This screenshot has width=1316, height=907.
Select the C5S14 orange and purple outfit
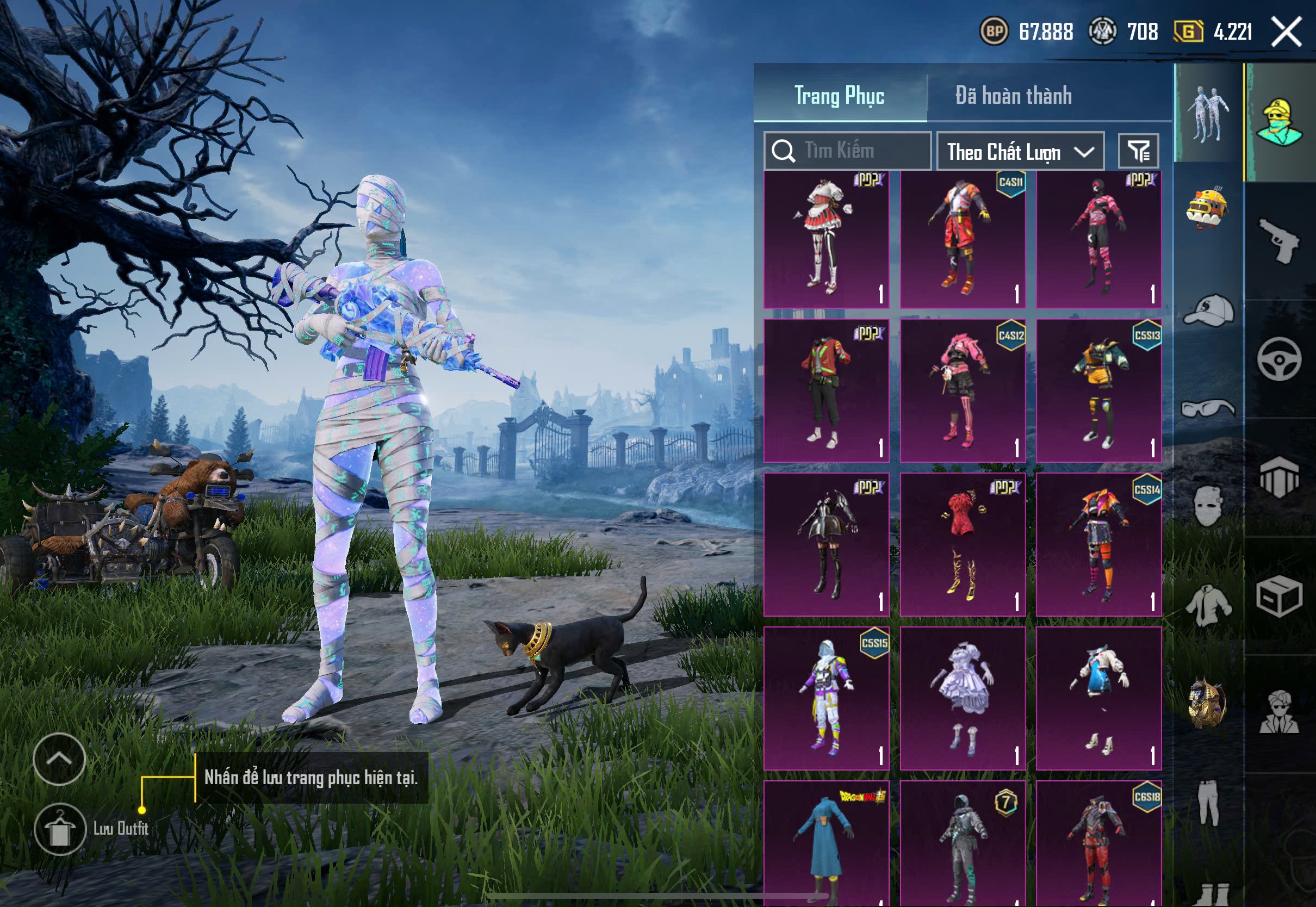tap(1098, 544)
